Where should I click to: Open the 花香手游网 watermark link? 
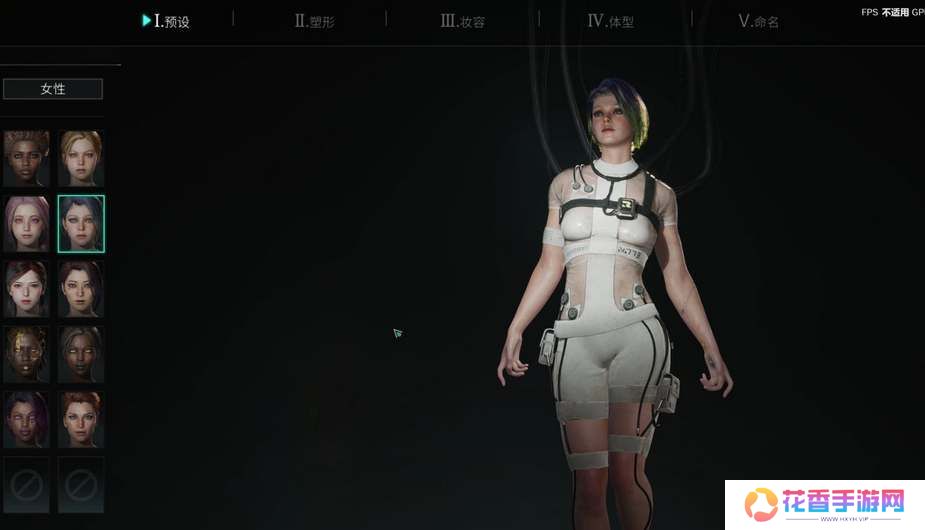click(825, 503)
